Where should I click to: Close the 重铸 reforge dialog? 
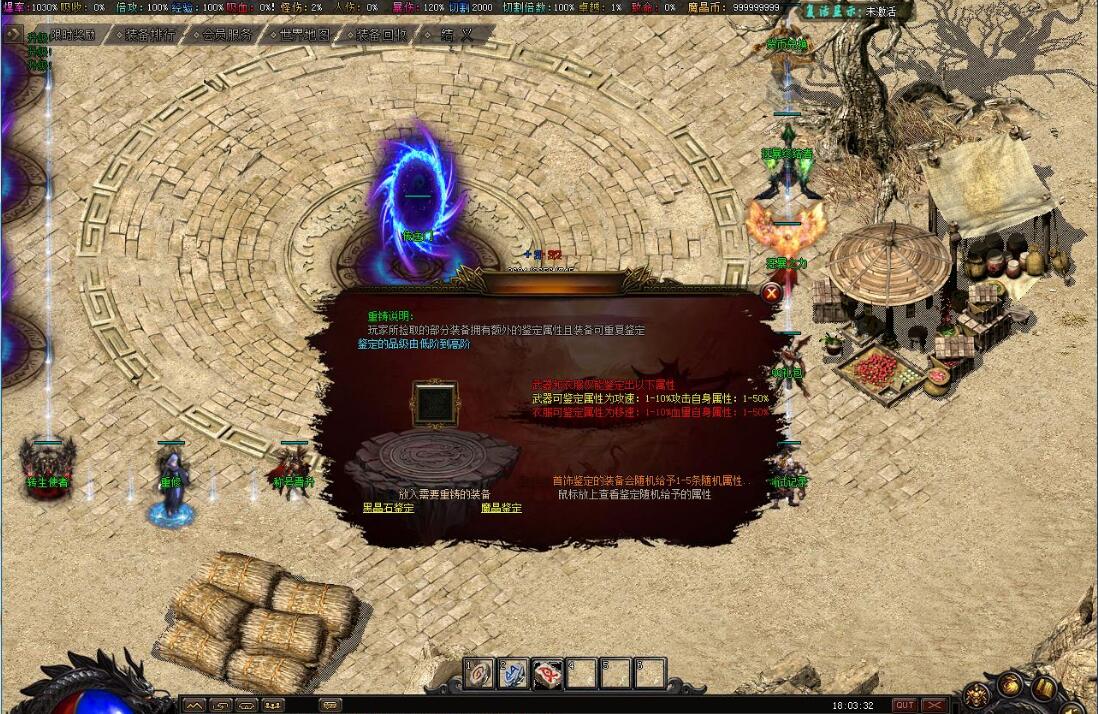click(x=771, y=293)
